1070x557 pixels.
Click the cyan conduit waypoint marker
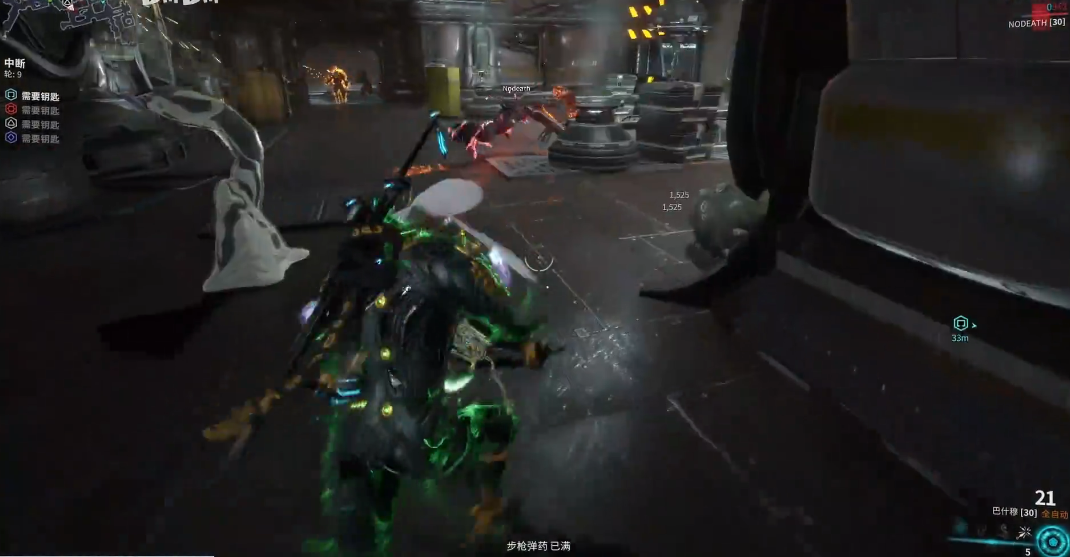[x=961, y=323]
